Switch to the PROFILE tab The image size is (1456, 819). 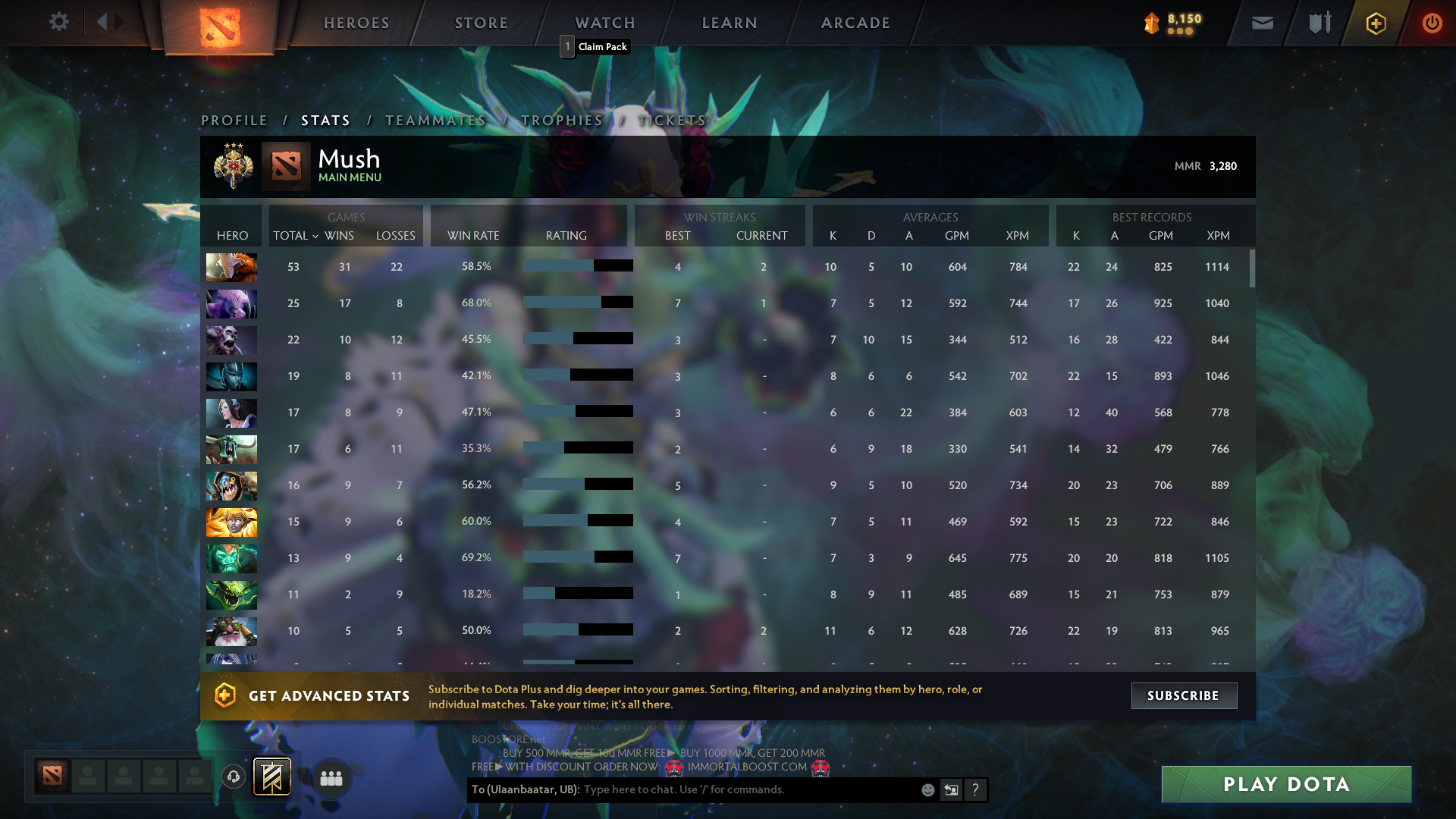[234, 120]
